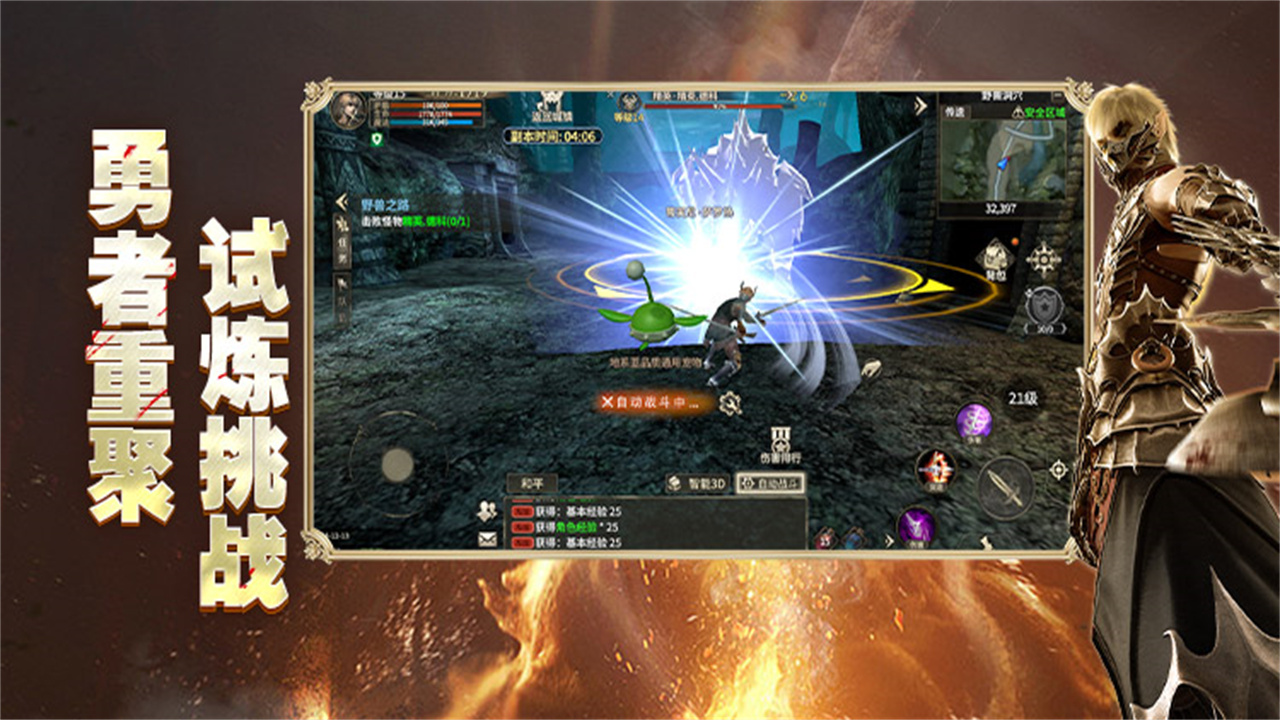Activate the red flame skill icon
The image size is (1280, 720).
pos(936,468)
